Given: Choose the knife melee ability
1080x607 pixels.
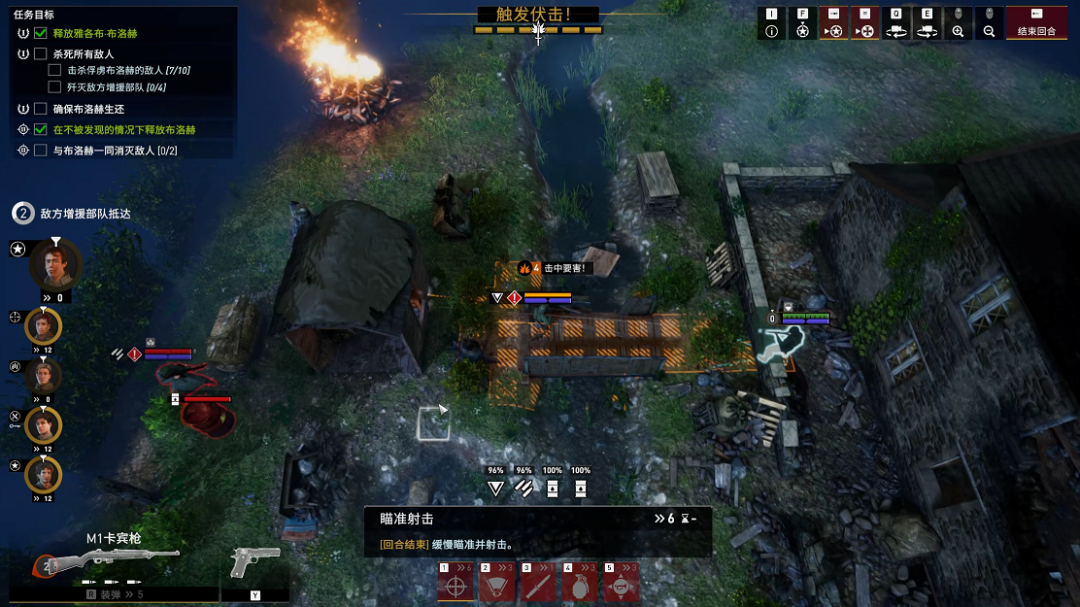Looking at the screenshot, I should click(x=538, y=584).
